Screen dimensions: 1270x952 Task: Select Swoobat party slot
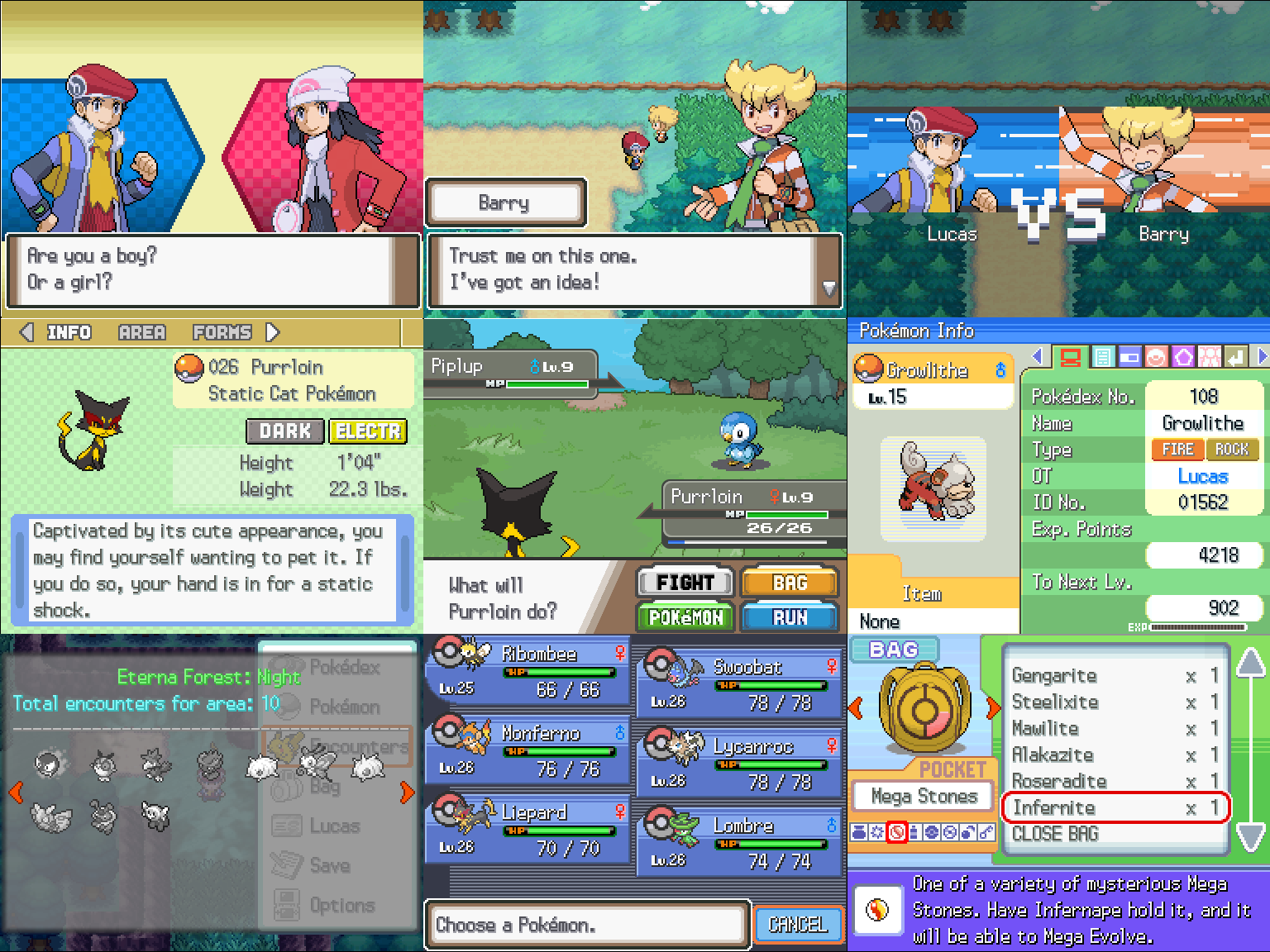(x=739, y=685)
